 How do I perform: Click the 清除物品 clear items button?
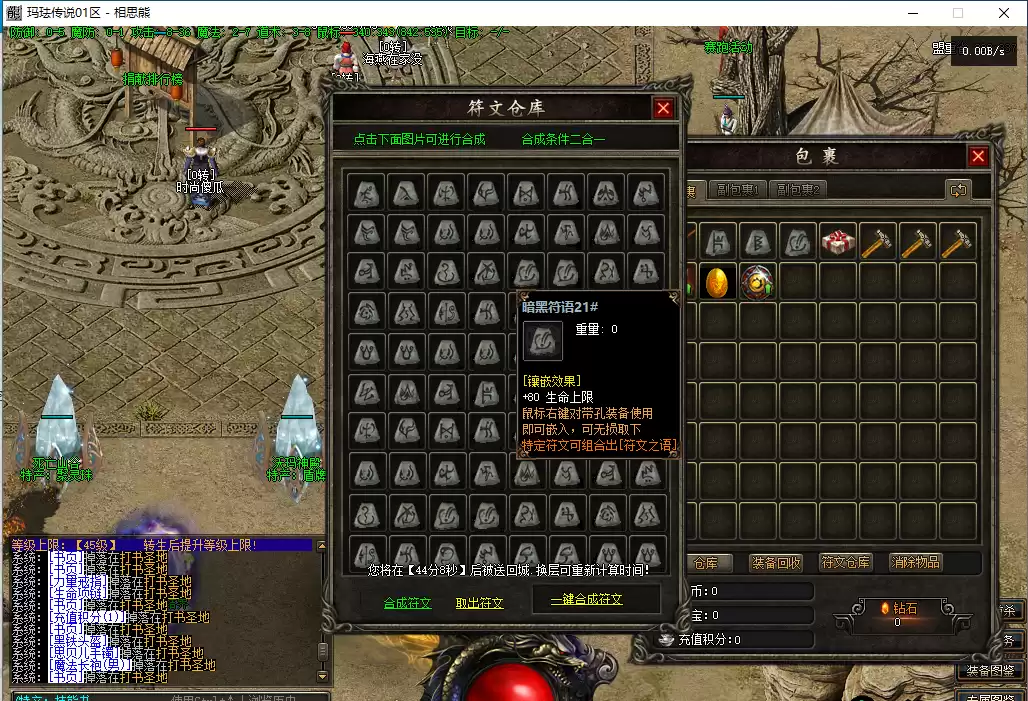click(x=915, y=563)
